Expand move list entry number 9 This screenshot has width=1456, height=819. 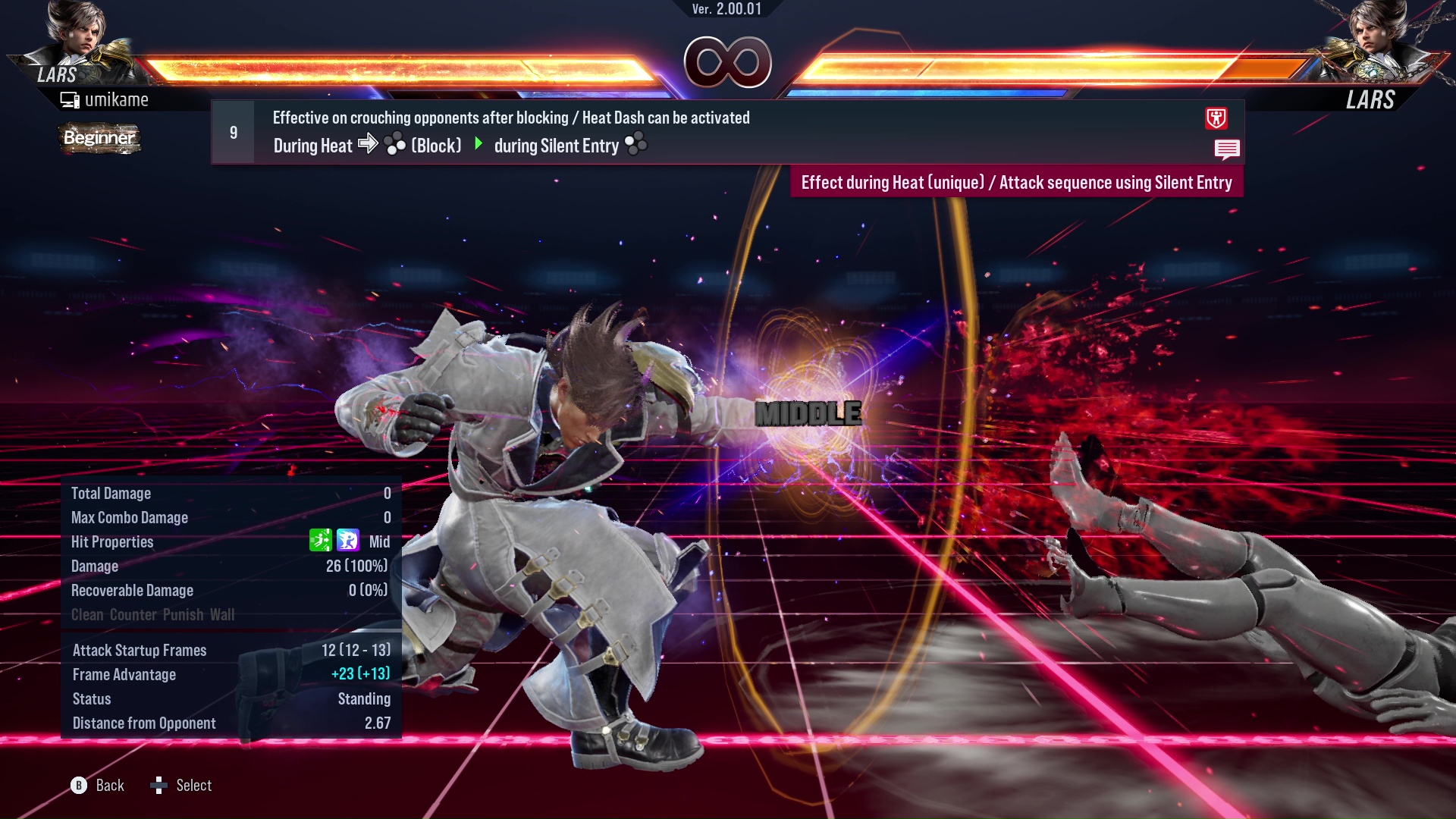click(x=232, y=131)
